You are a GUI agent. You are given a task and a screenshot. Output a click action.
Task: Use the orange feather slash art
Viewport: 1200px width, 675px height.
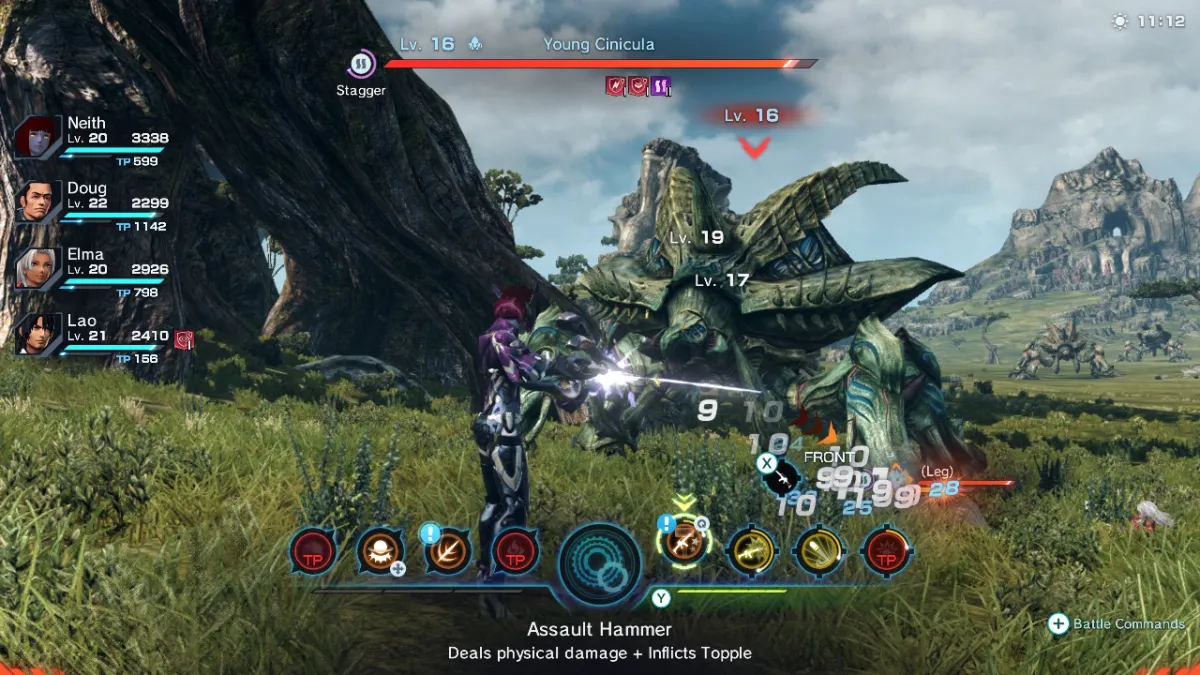pyautogui.click(x=447, y=551)
